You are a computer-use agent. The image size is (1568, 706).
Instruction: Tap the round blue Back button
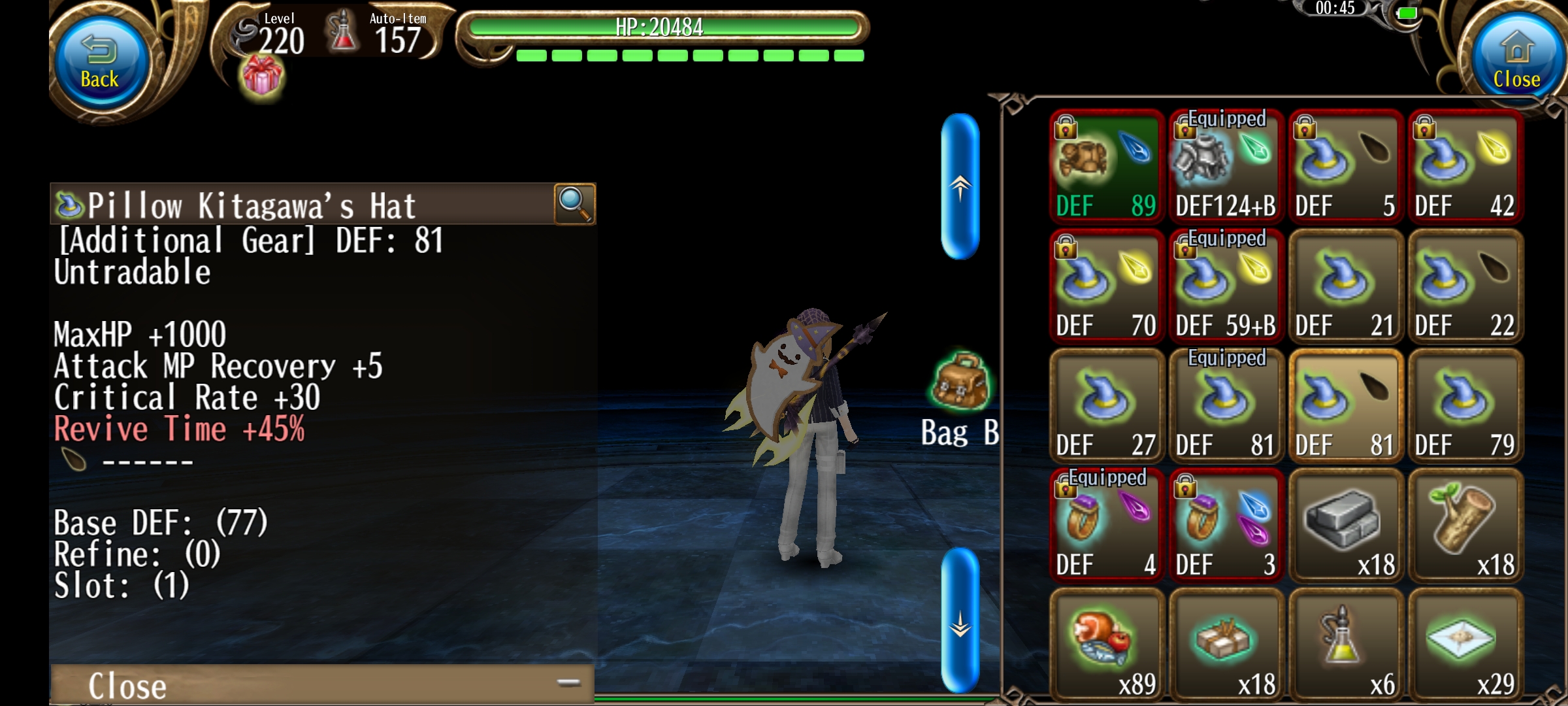pyautogui.click(x=100, y=62)
